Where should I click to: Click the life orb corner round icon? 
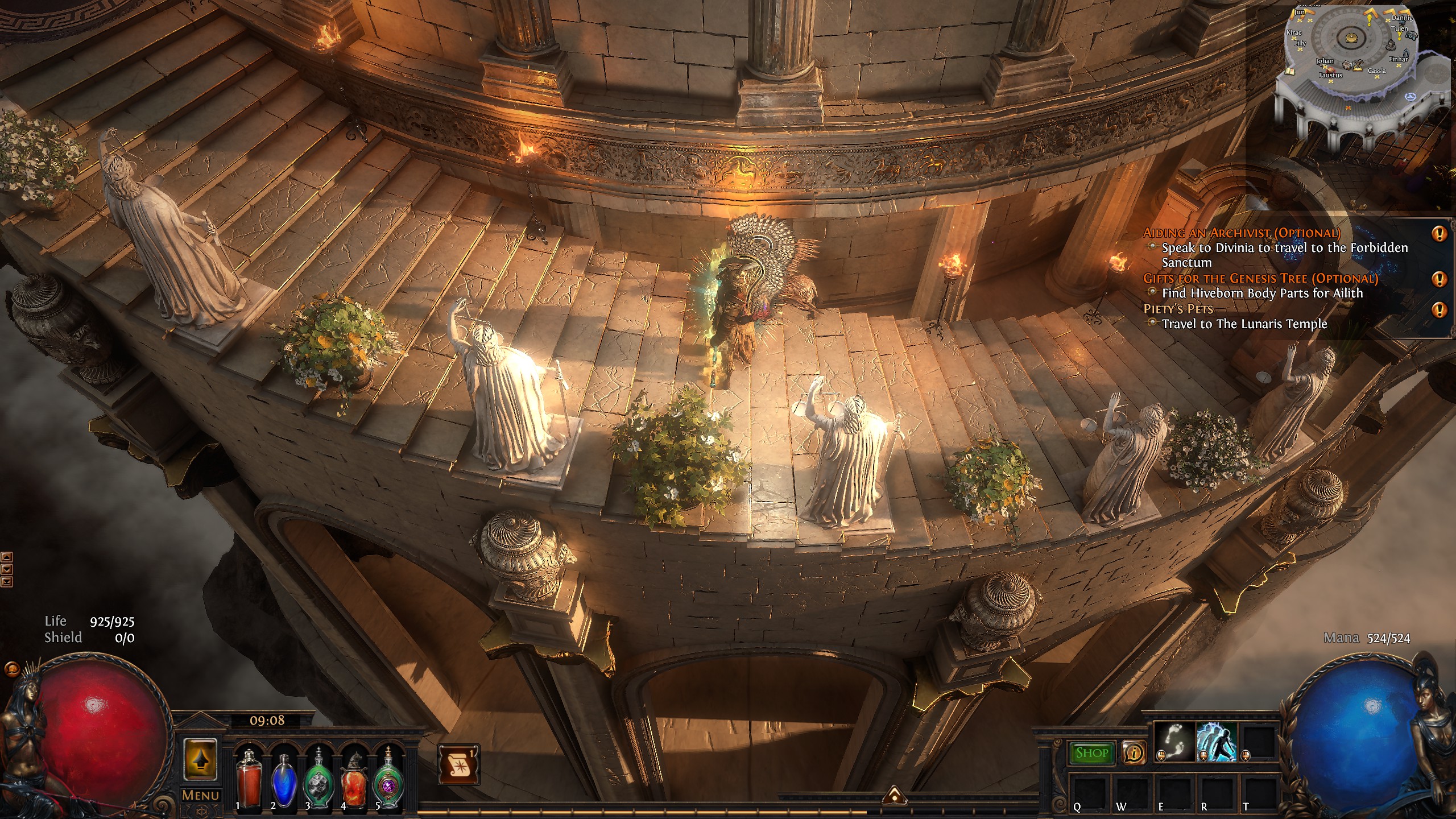11,669
